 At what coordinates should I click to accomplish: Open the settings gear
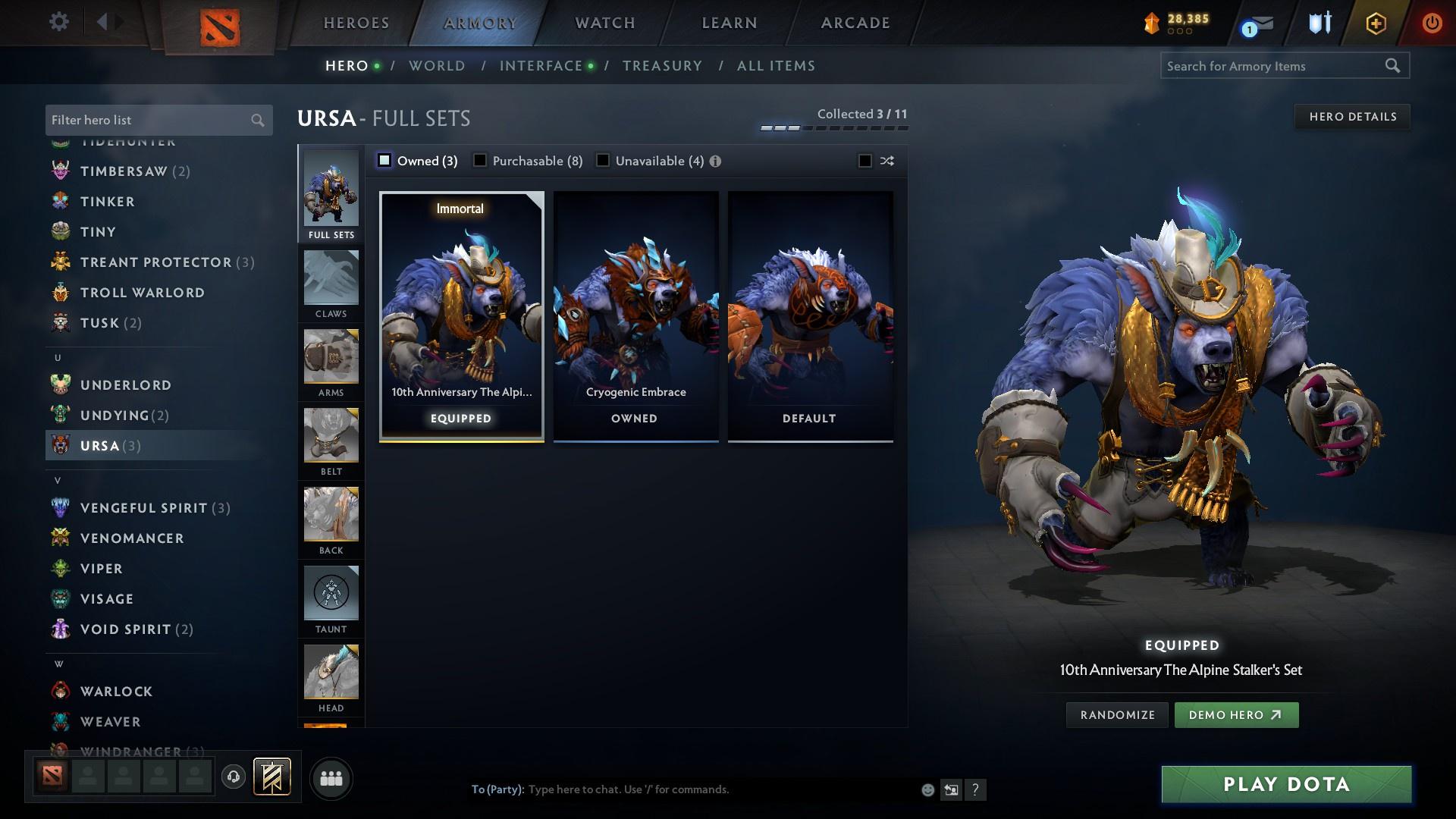(58, 22)
